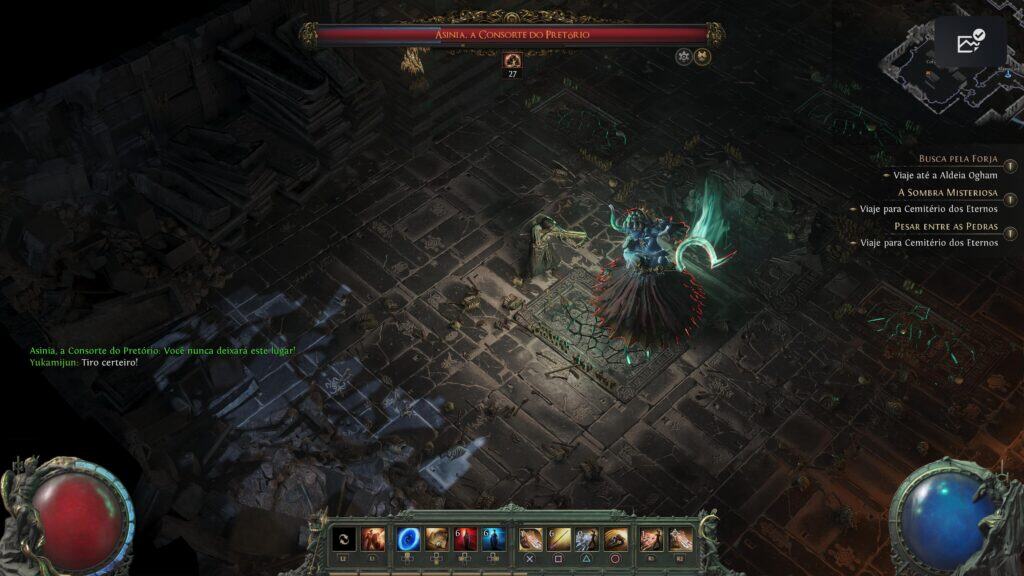1024x576 pixels.
Task: Select the swap-arrows skill slot
Action: click(344, 539)
